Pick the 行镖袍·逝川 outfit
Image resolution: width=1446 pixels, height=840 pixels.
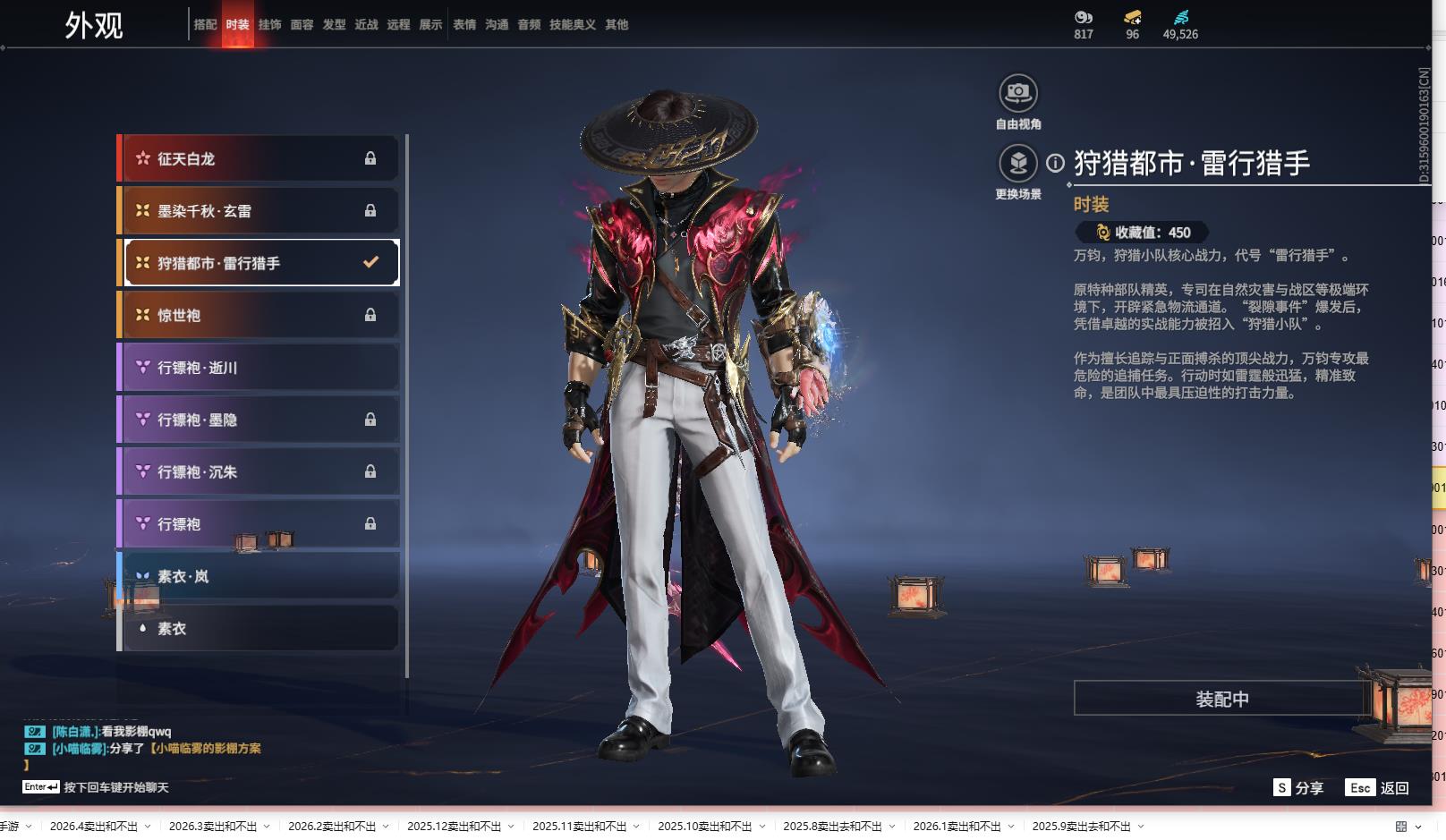(x=259, y=368)
